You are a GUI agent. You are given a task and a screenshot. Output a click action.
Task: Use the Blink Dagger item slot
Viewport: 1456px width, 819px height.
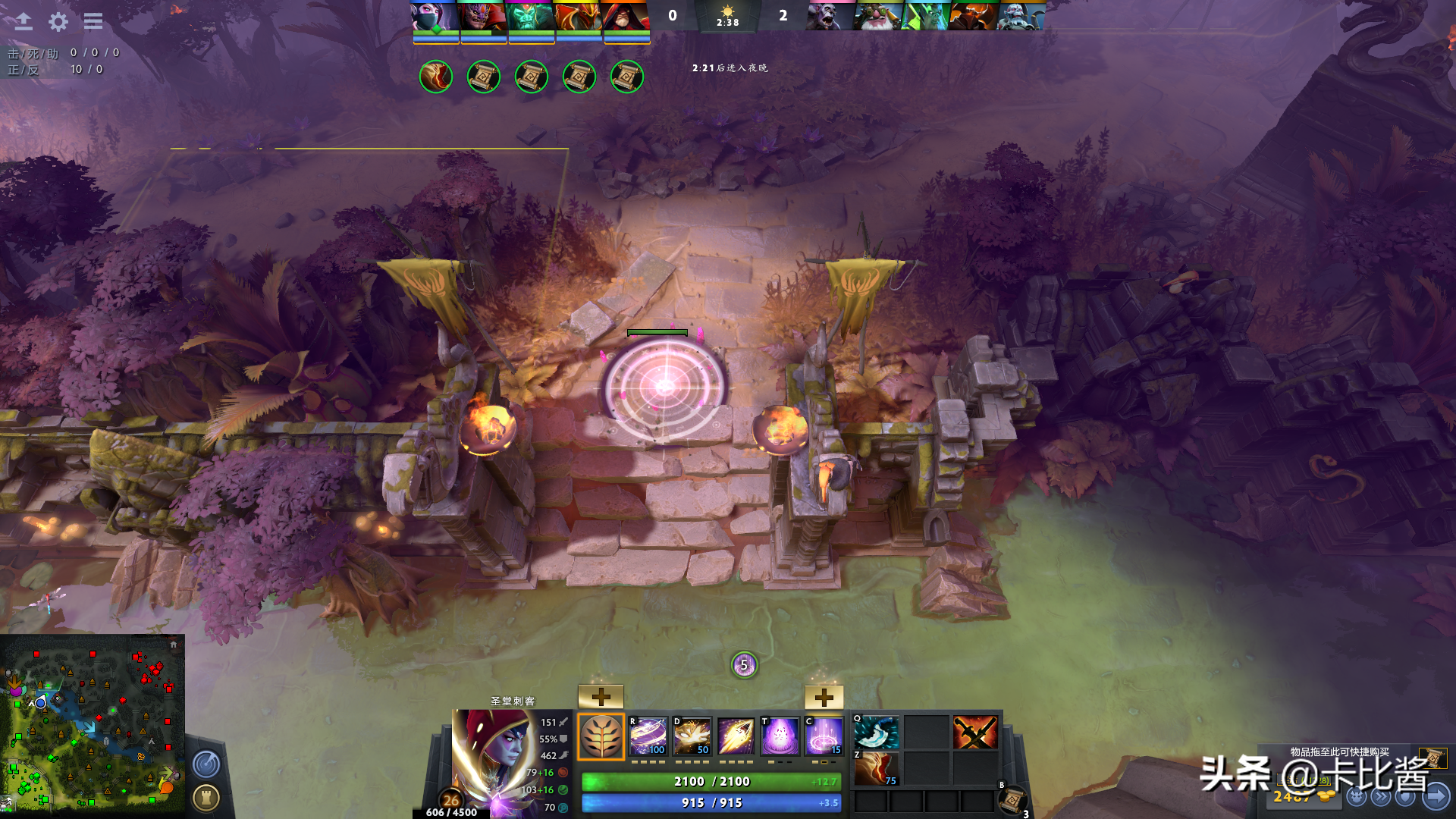coord(877,733)
